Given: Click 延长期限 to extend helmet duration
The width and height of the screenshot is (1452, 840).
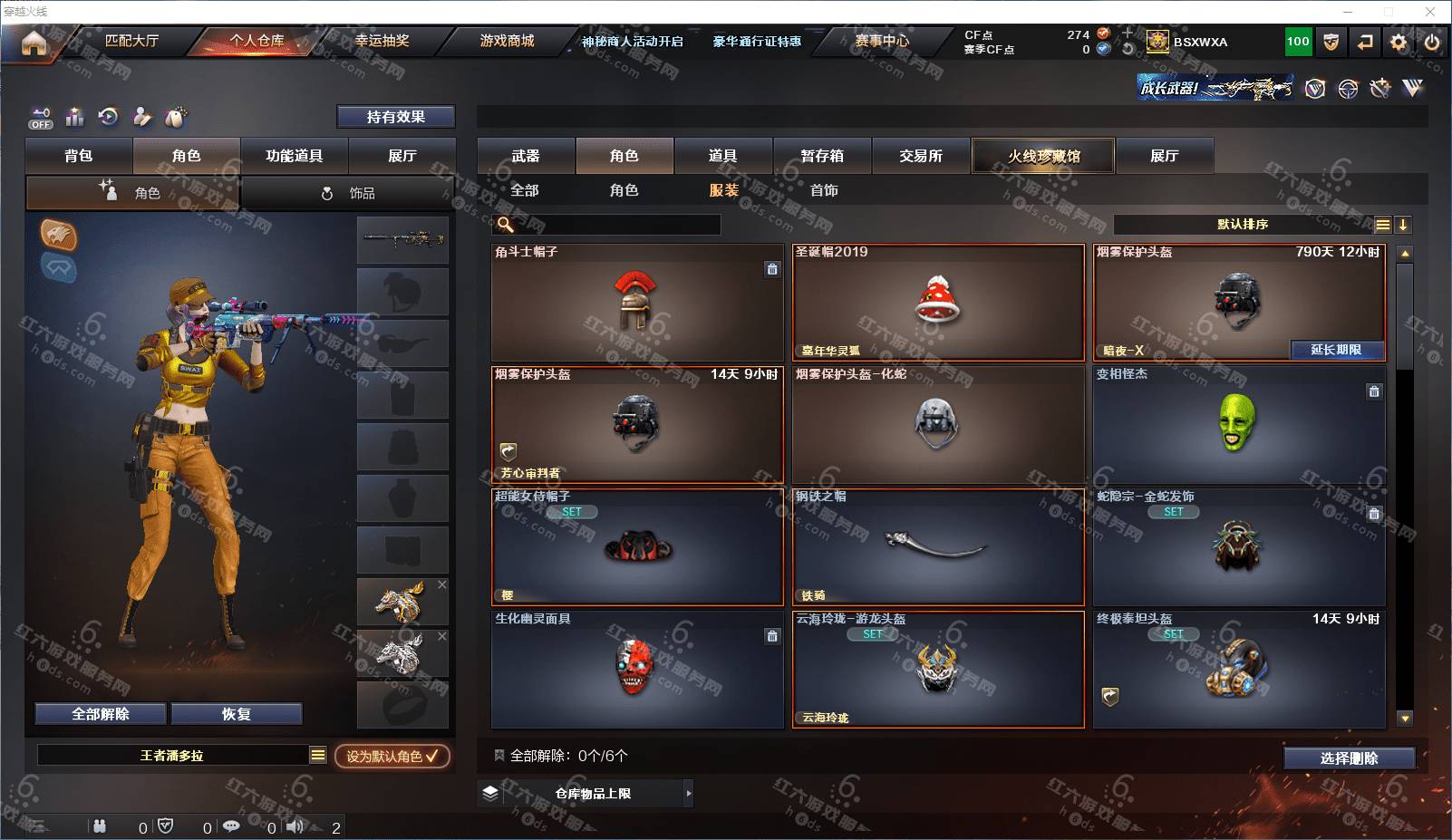Looking at the screenshot, I should point(1337,350).
